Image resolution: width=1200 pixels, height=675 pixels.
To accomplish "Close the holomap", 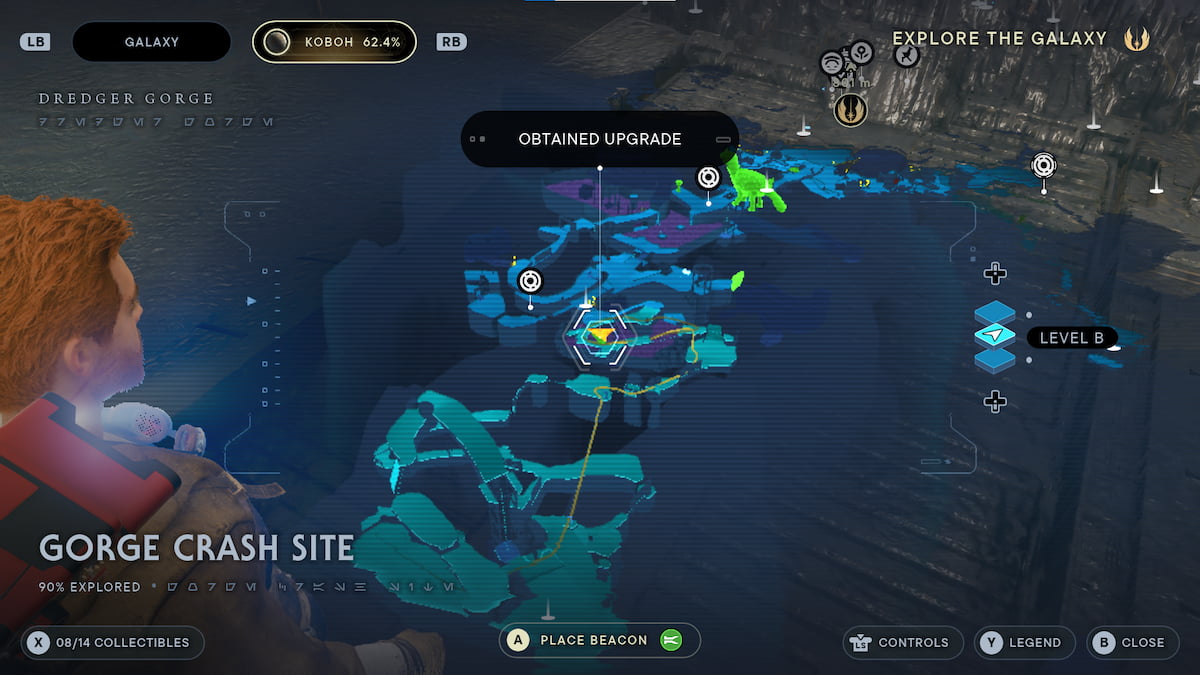I will [x=1131, y=642].
